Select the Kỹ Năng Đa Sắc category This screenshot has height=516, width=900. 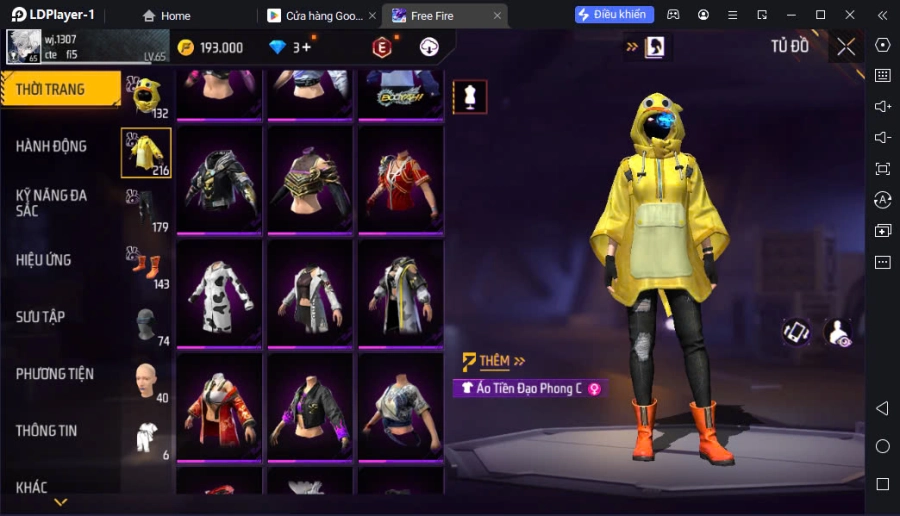52,202
